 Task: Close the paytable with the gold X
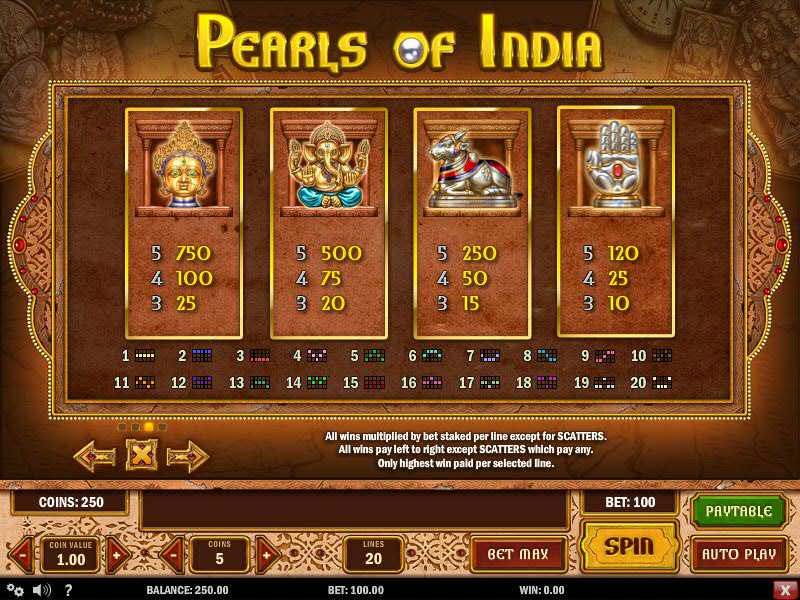tap(141, 456)
